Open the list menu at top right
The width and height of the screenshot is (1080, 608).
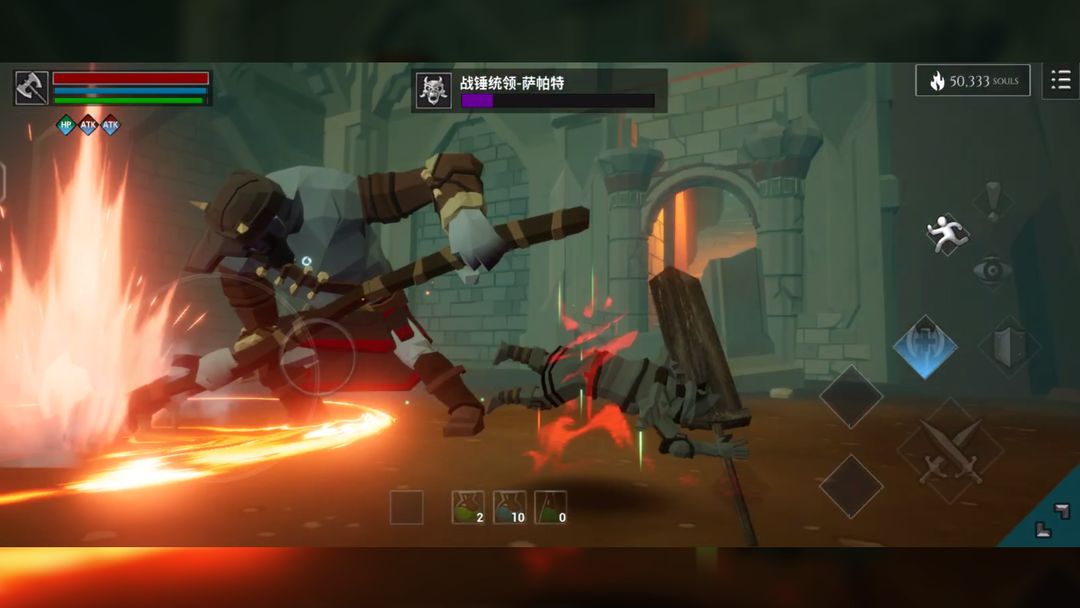pyautogui.click(x=1060, y=80)
